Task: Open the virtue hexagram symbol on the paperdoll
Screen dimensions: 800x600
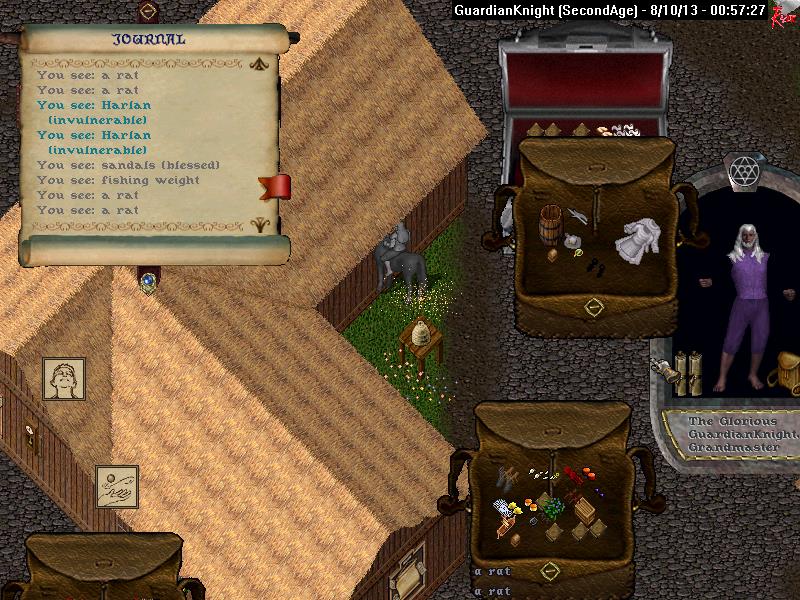Action: (x=742, y=169)
